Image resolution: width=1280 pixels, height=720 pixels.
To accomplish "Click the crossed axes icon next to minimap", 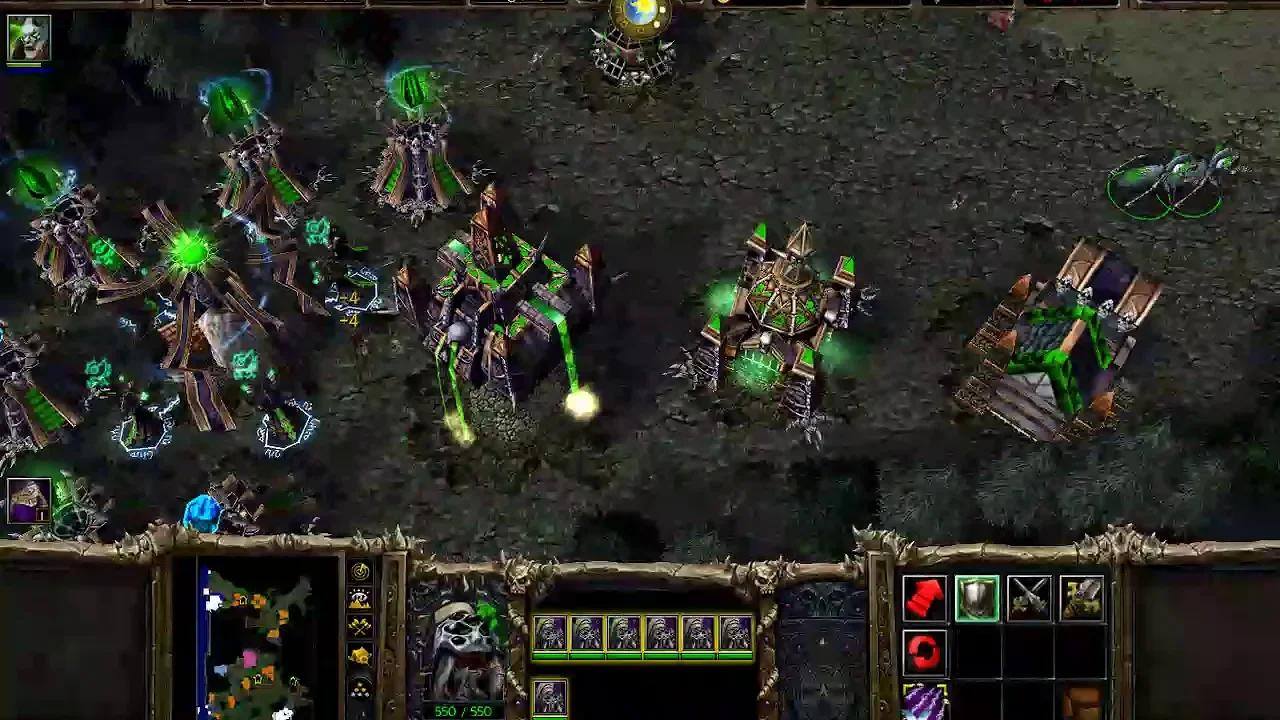I will [361, 626].
